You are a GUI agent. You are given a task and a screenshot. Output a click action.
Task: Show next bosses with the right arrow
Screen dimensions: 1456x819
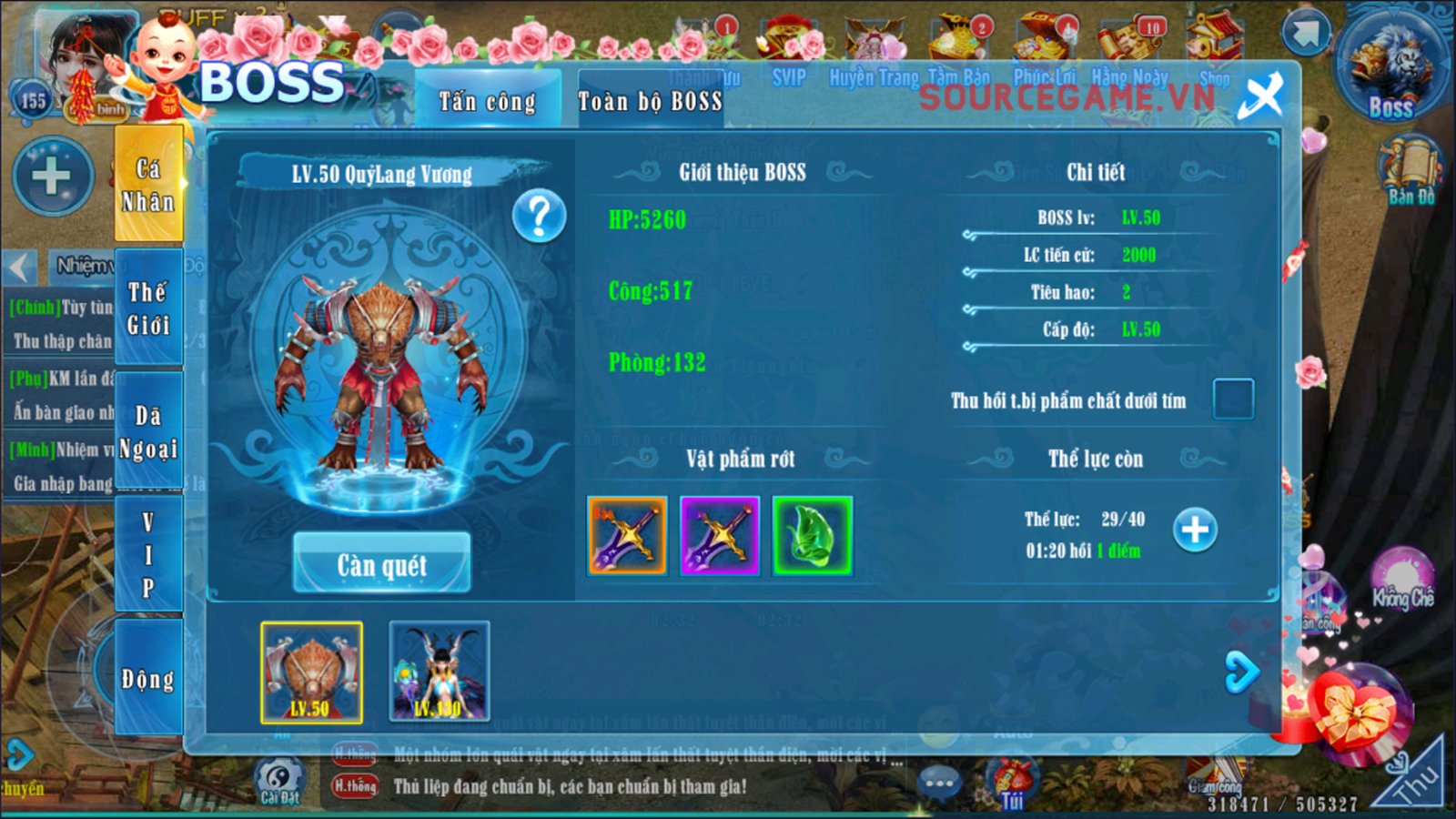coord(1241,672)
